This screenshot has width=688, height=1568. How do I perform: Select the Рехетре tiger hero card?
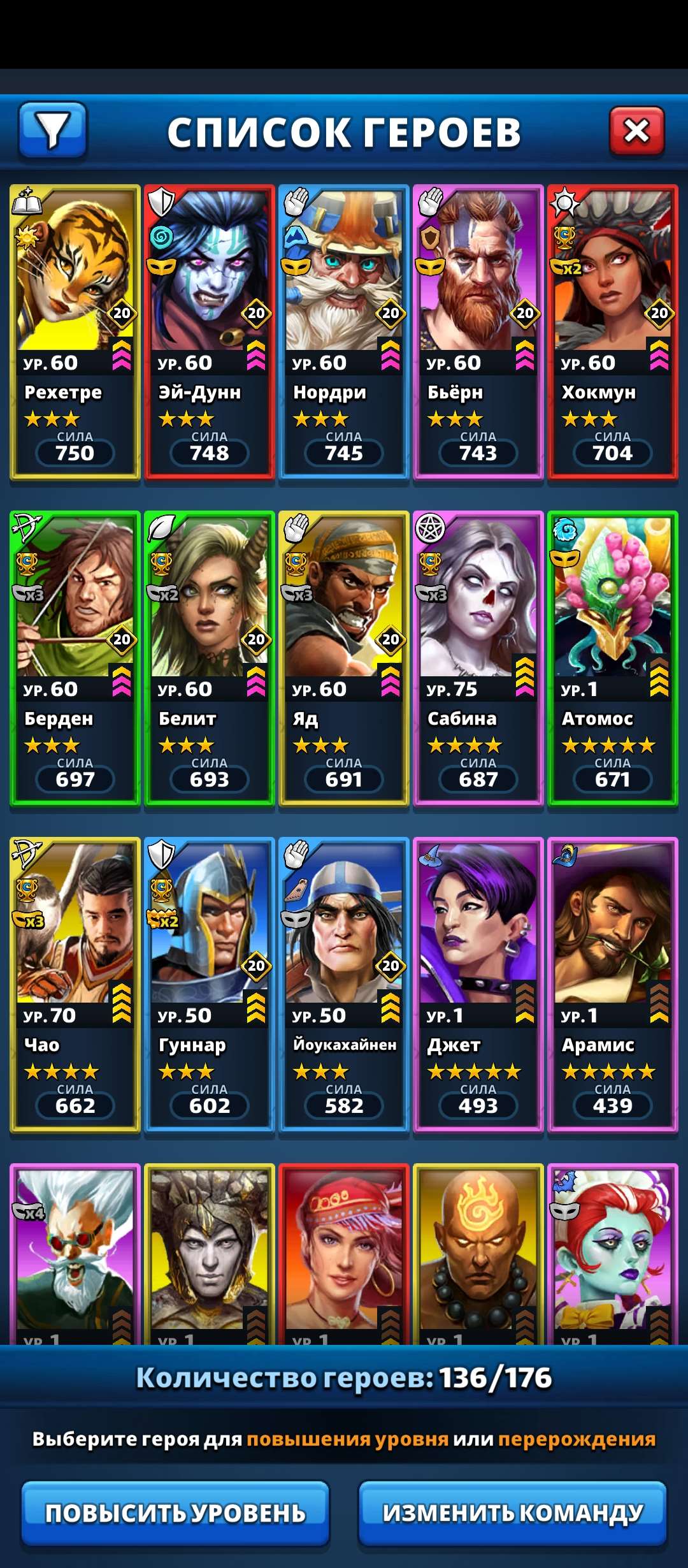click(x=75, y=331)
